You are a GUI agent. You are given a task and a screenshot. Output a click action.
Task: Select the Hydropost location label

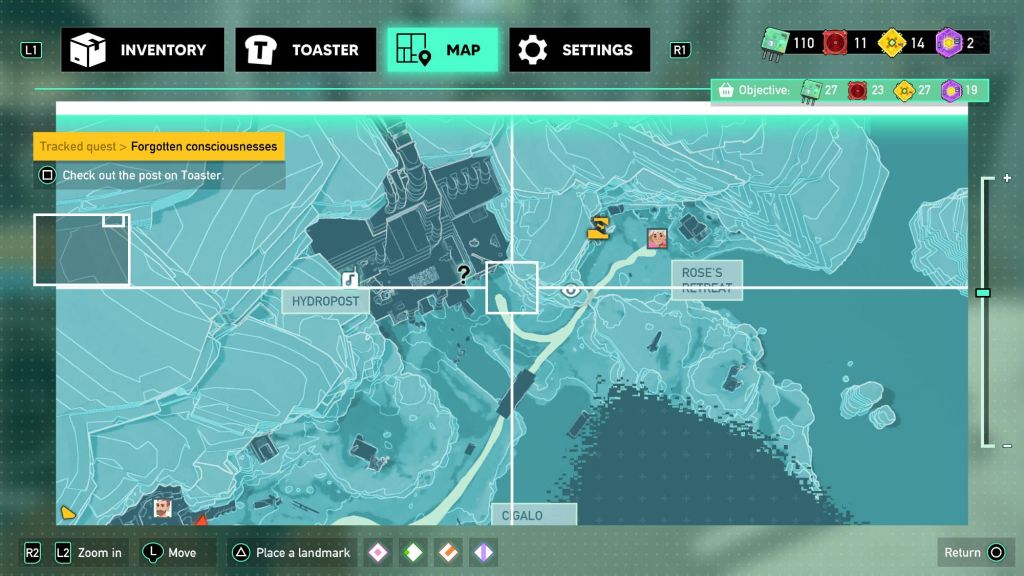point(325,301)
